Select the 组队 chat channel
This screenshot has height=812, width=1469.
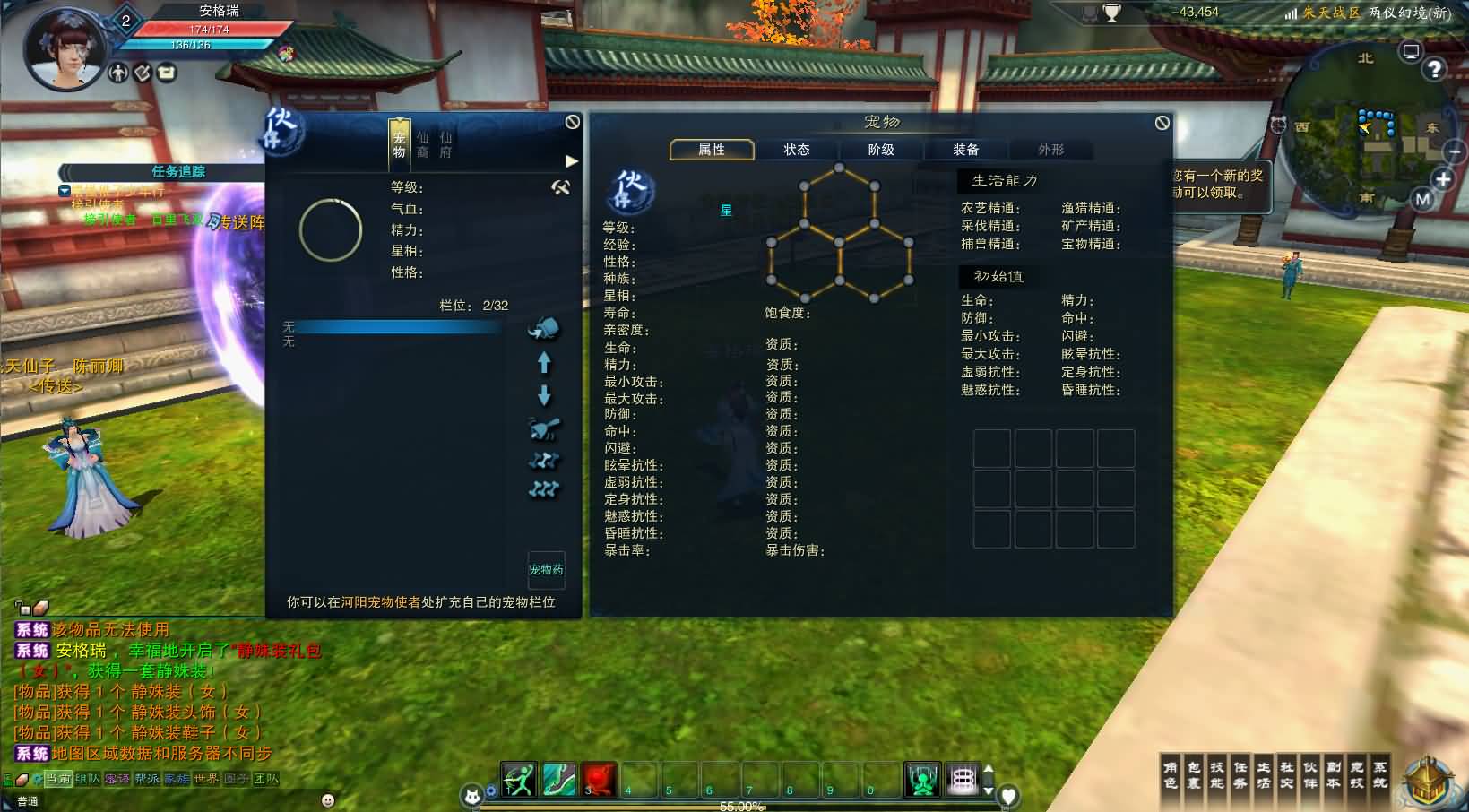88,779
